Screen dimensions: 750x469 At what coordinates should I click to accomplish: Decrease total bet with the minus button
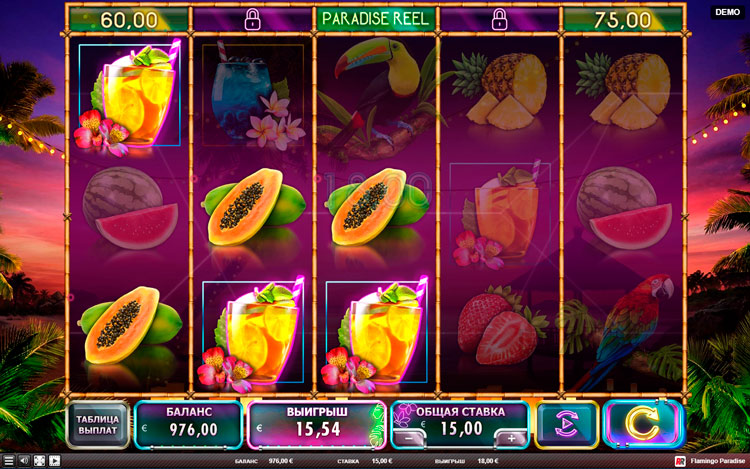(408, 437)
